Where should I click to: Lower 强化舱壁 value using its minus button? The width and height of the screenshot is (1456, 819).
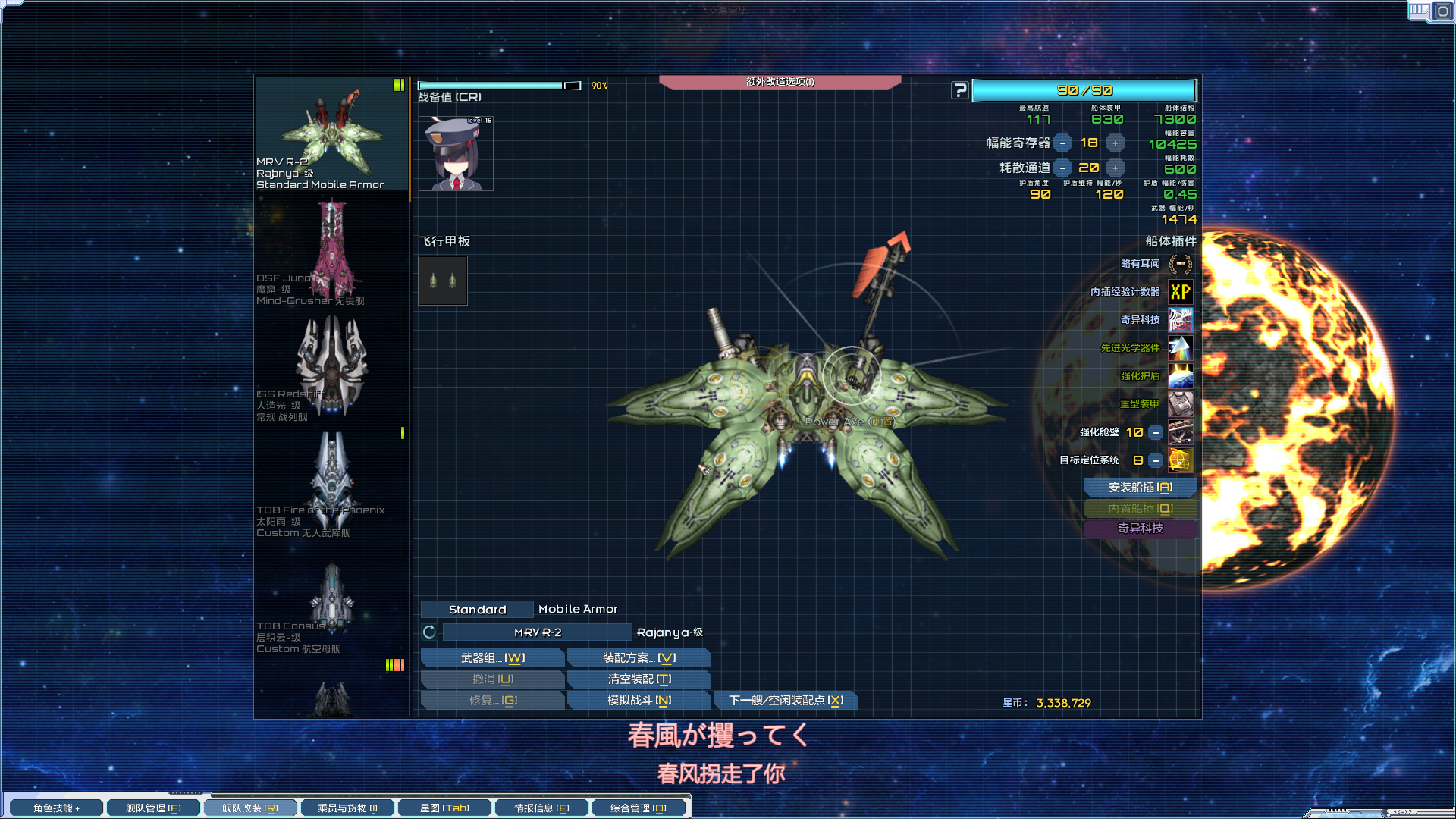[x=1156, y=432]
